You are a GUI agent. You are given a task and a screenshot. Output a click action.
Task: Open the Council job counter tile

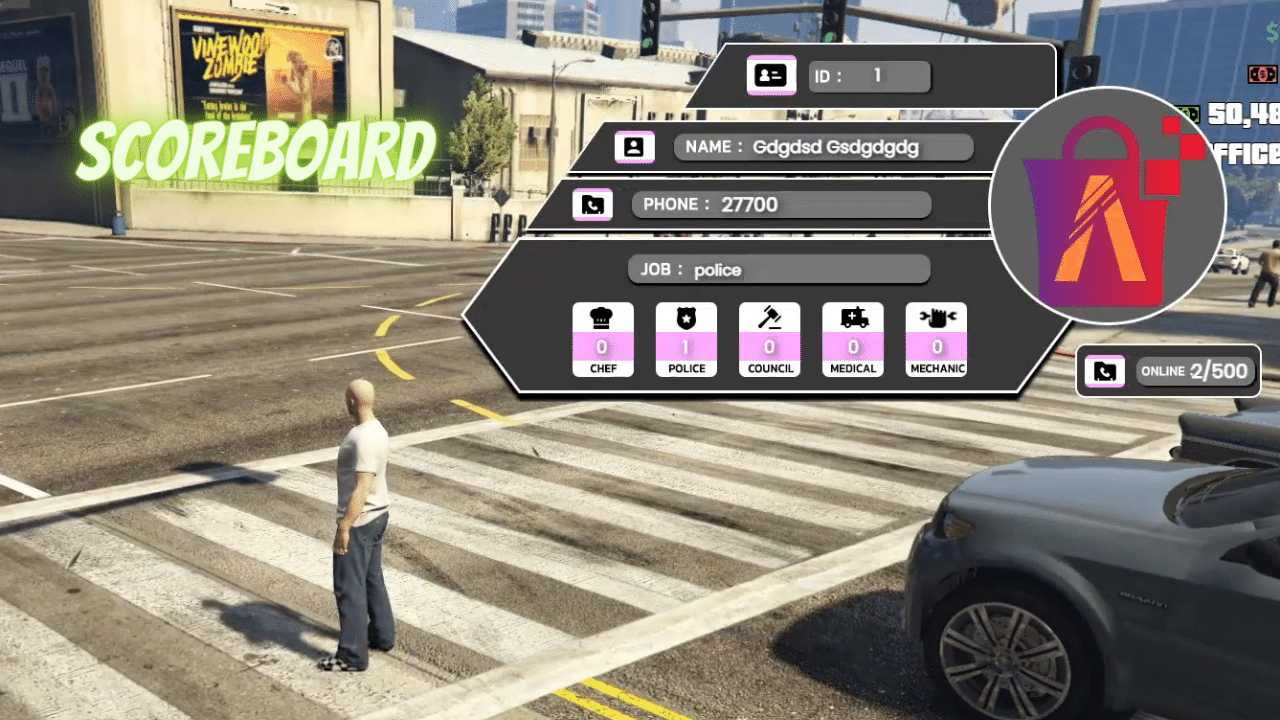(x=769, y=339)
